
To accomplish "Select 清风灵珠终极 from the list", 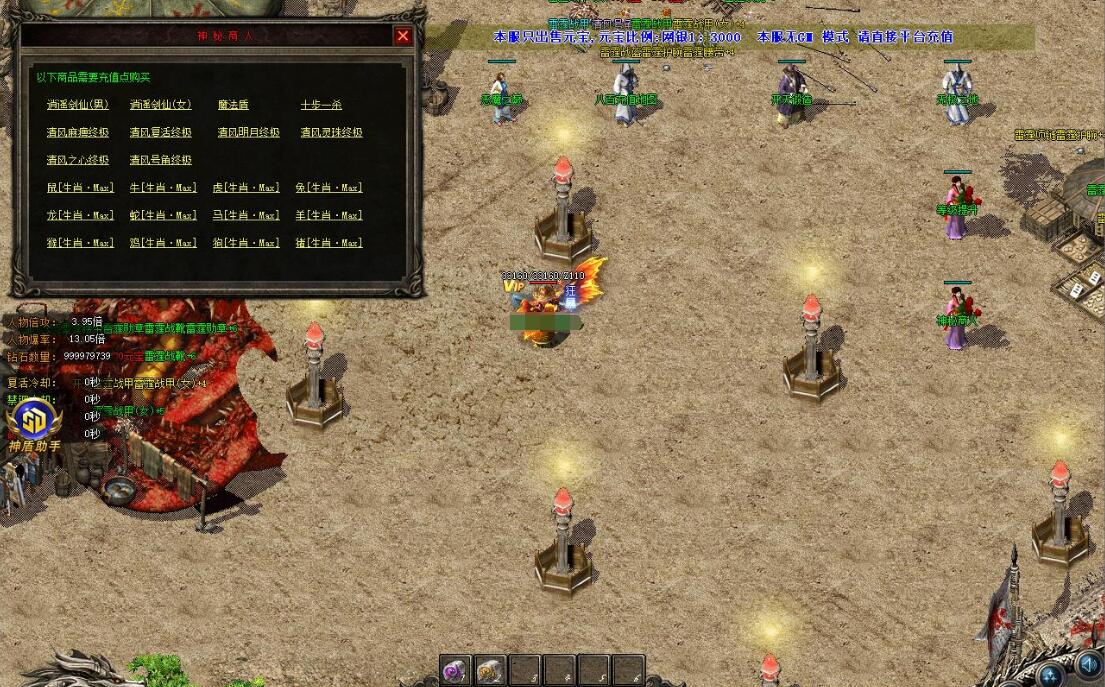I will [331, 133].
